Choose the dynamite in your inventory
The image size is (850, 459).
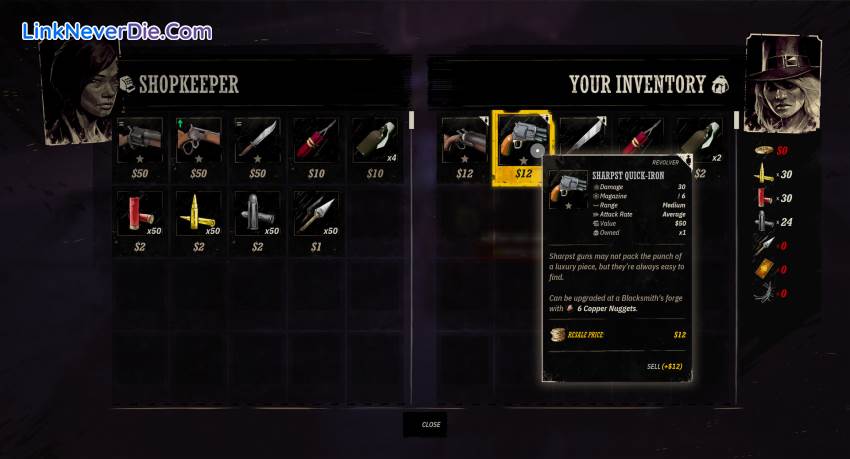point(639,133)
